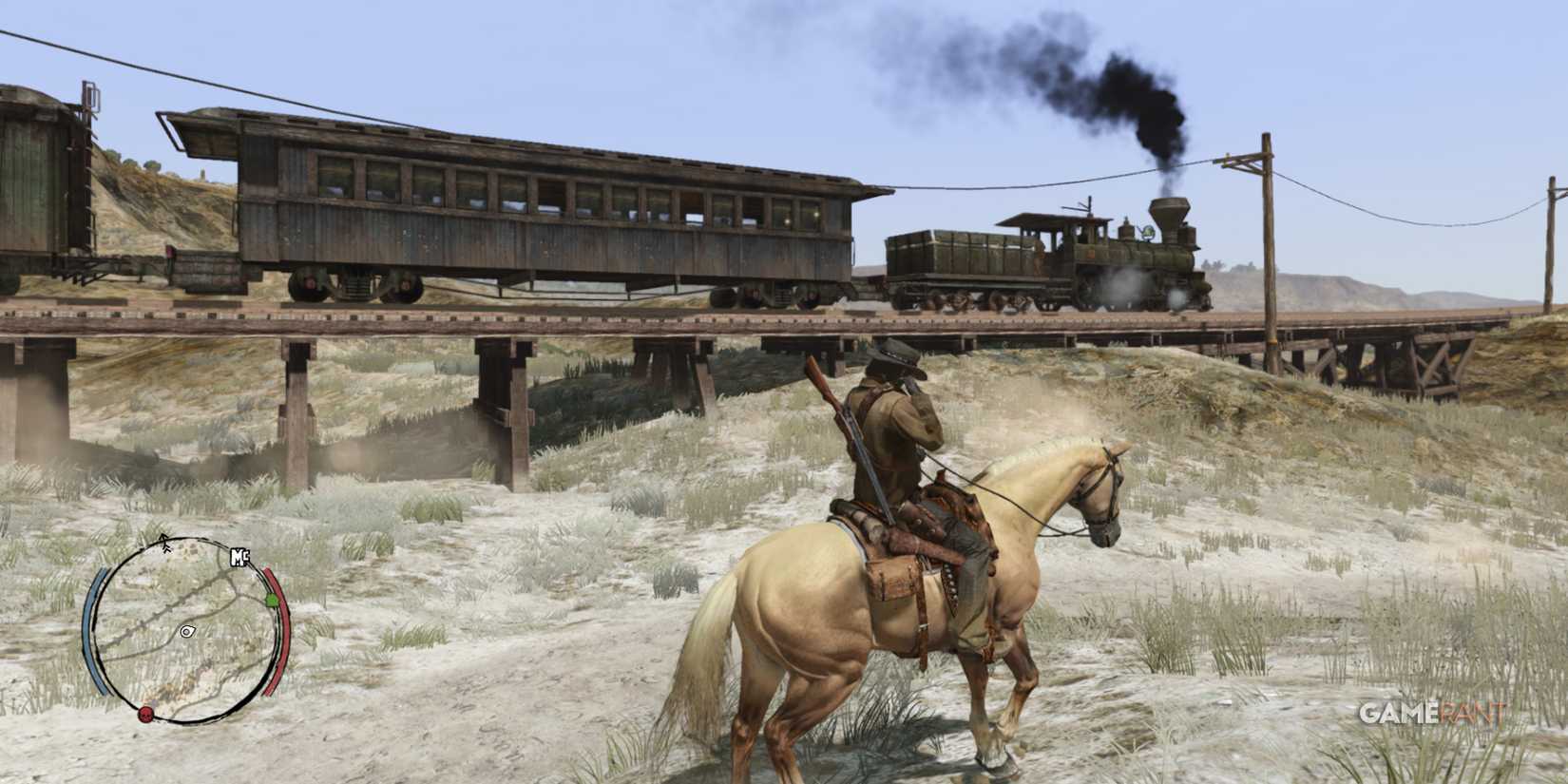Click the white player marker on minimap

(x=186, y=631)
